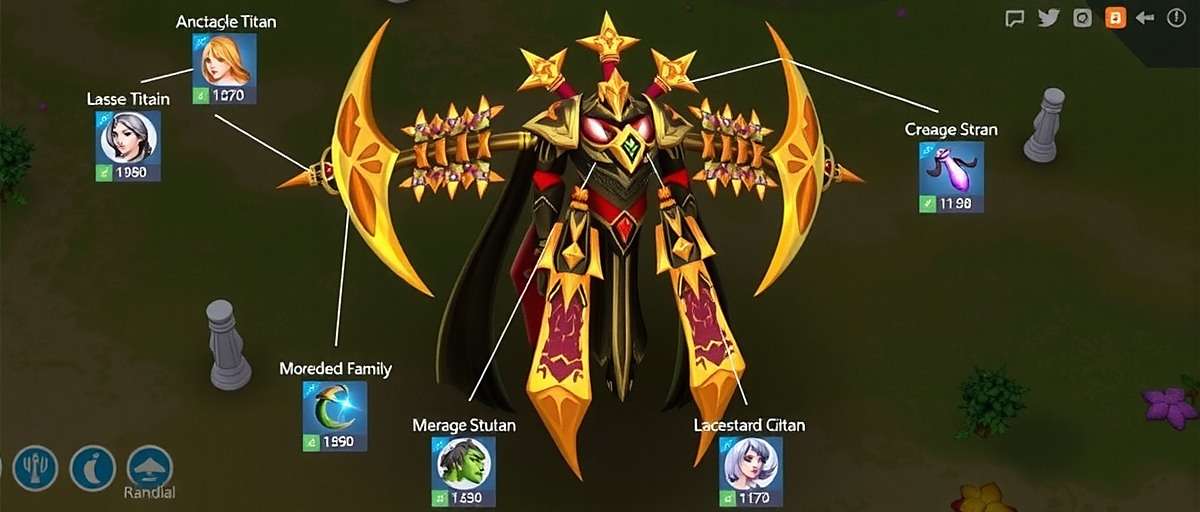
Task: Click the orange square icon in top bar
Action: click(x=1114, y=18)
